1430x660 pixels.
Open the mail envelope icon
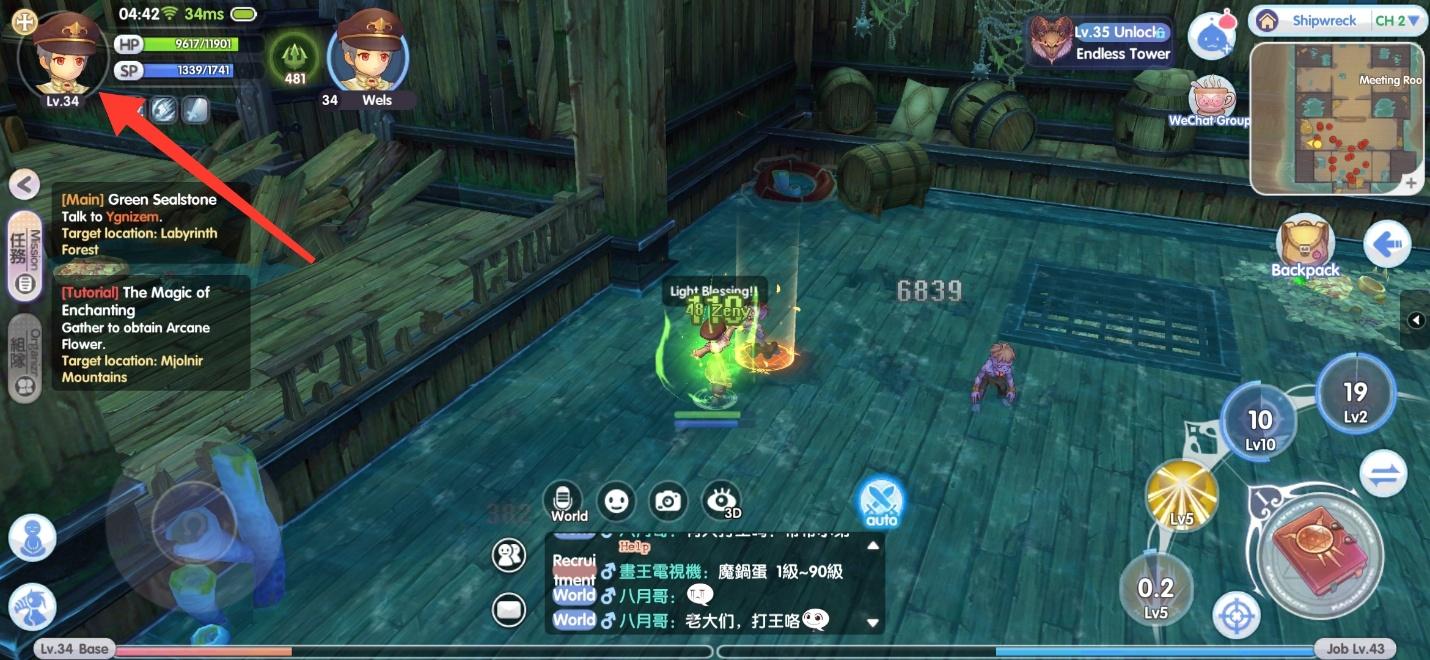(509, 608)
